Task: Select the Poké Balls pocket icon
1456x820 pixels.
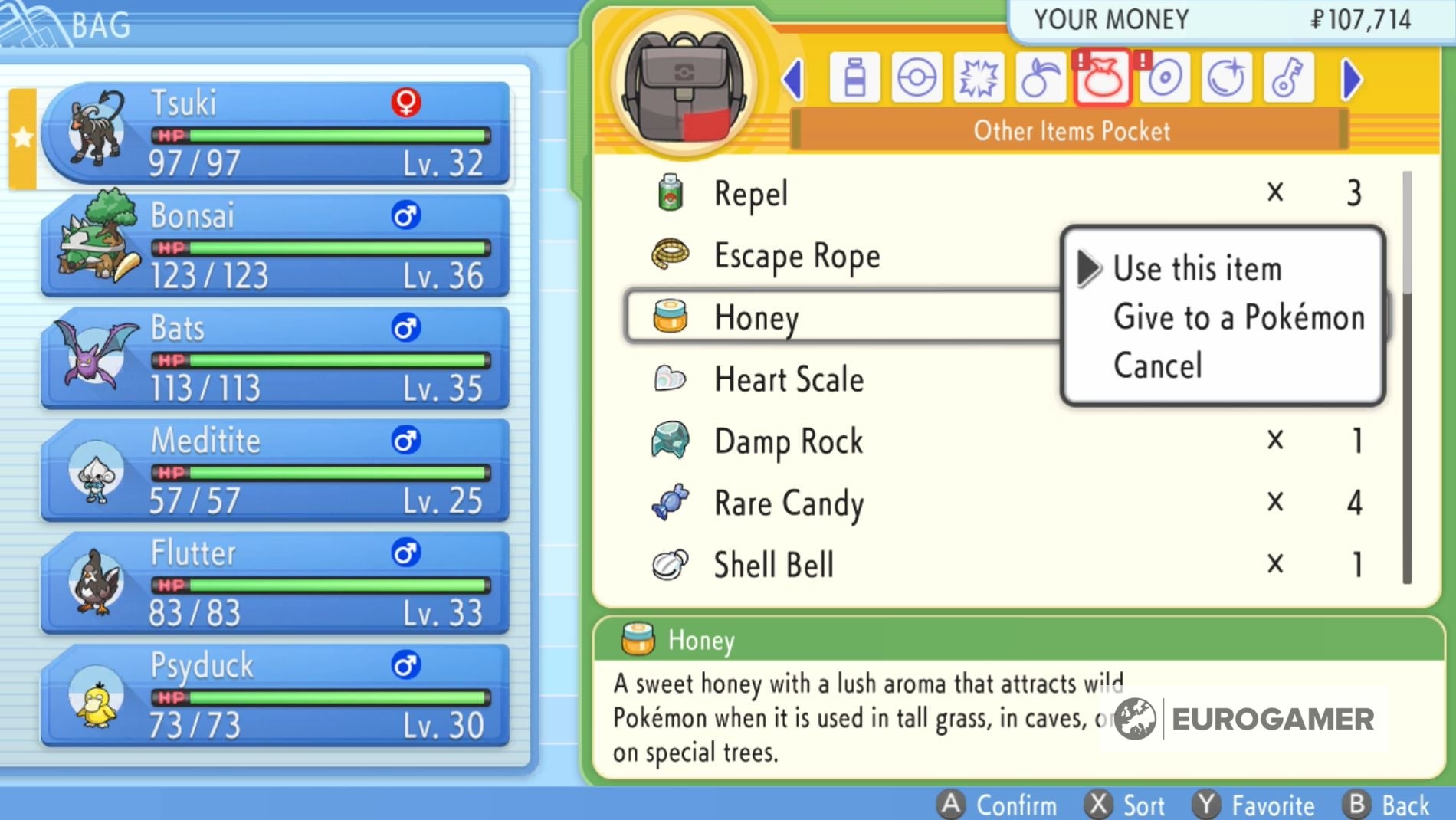Action: (x=917, y=77)
